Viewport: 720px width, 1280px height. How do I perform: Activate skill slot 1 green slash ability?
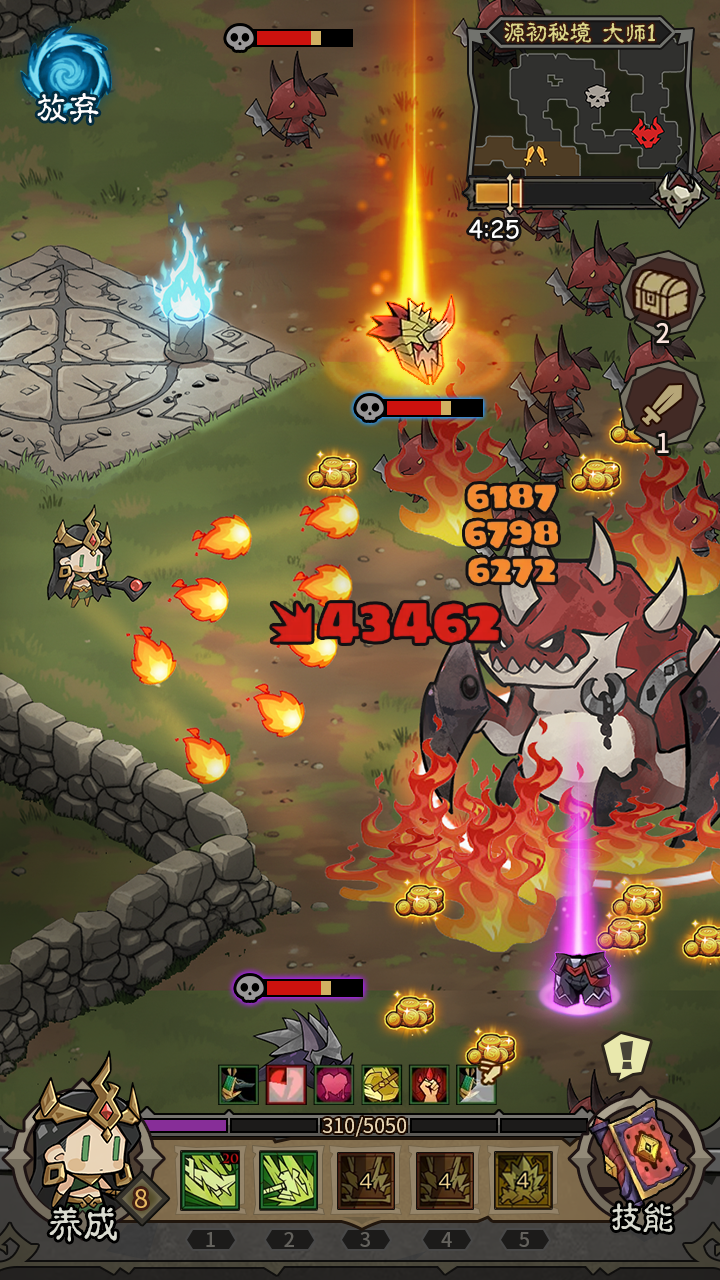(x=210, y=1180)
